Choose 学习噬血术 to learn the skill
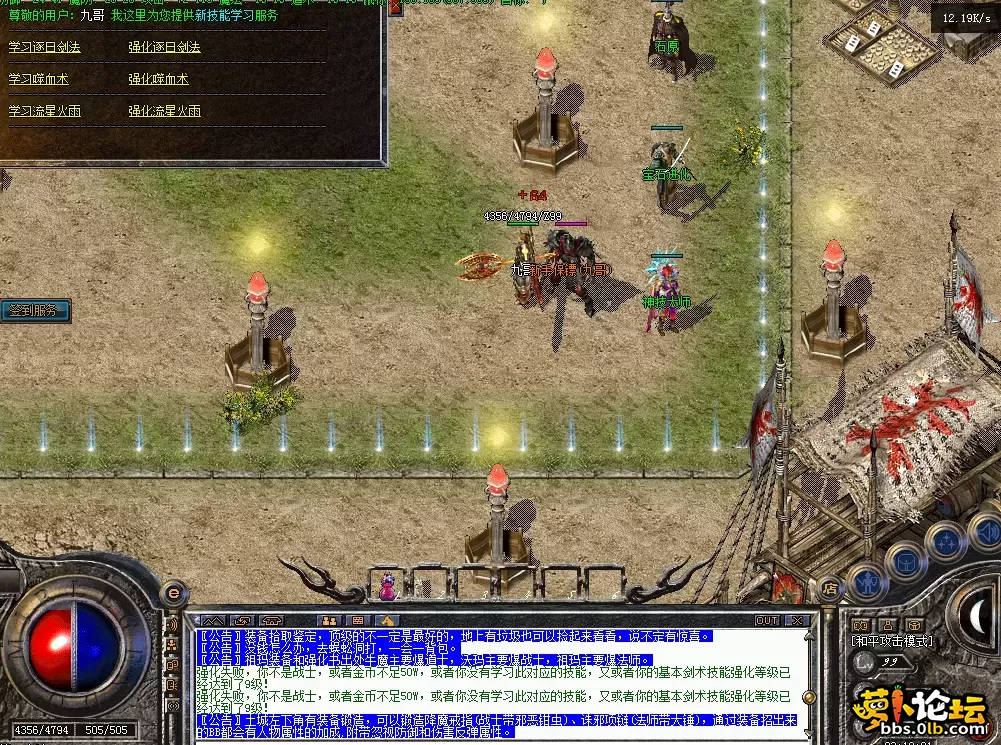The height and width of the screenshot is (745, 1001). (39, 79)
